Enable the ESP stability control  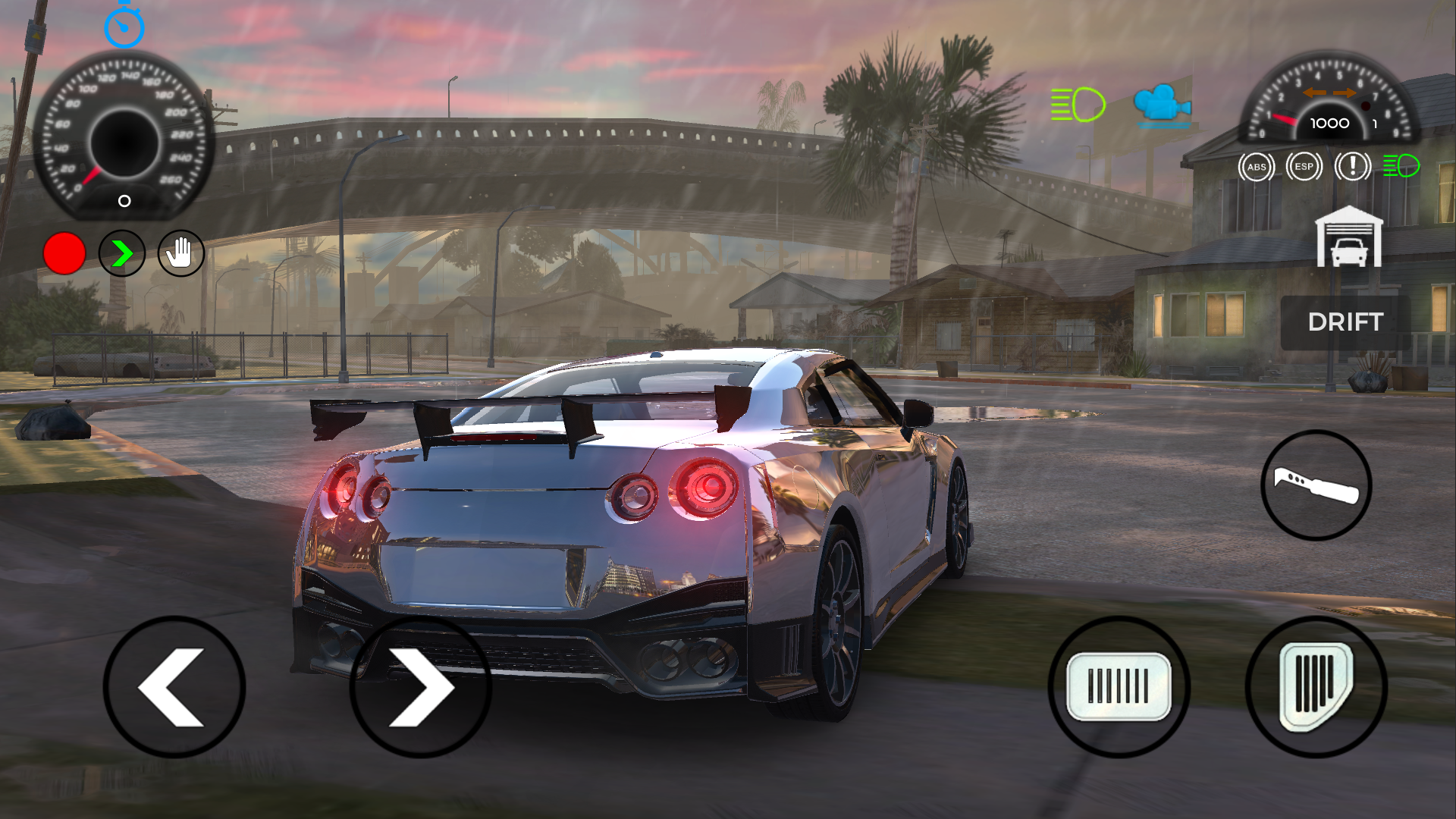coord(1304,165)
